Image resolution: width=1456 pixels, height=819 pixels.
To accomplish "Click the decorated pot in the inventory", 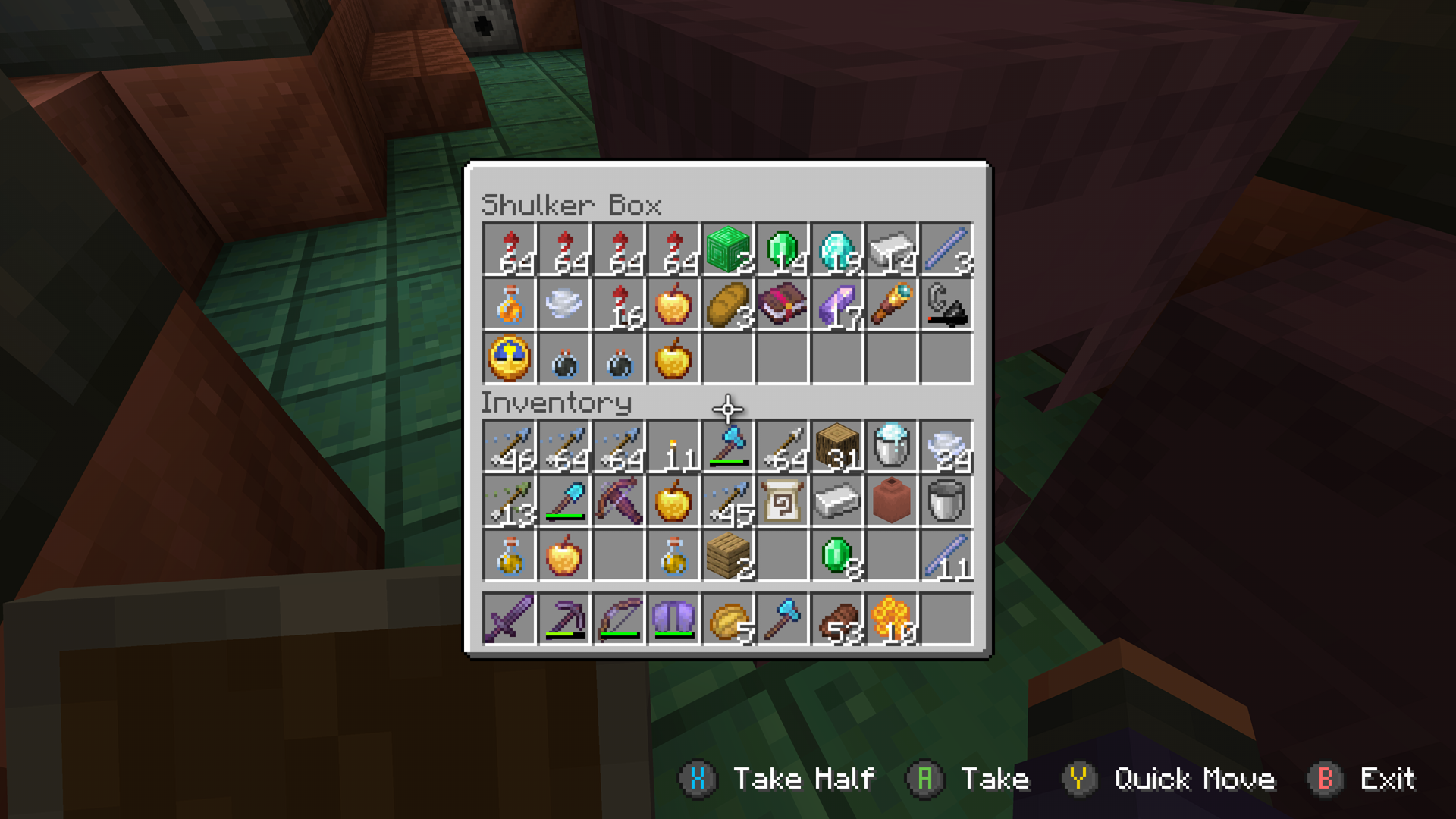I will point(890,500).
